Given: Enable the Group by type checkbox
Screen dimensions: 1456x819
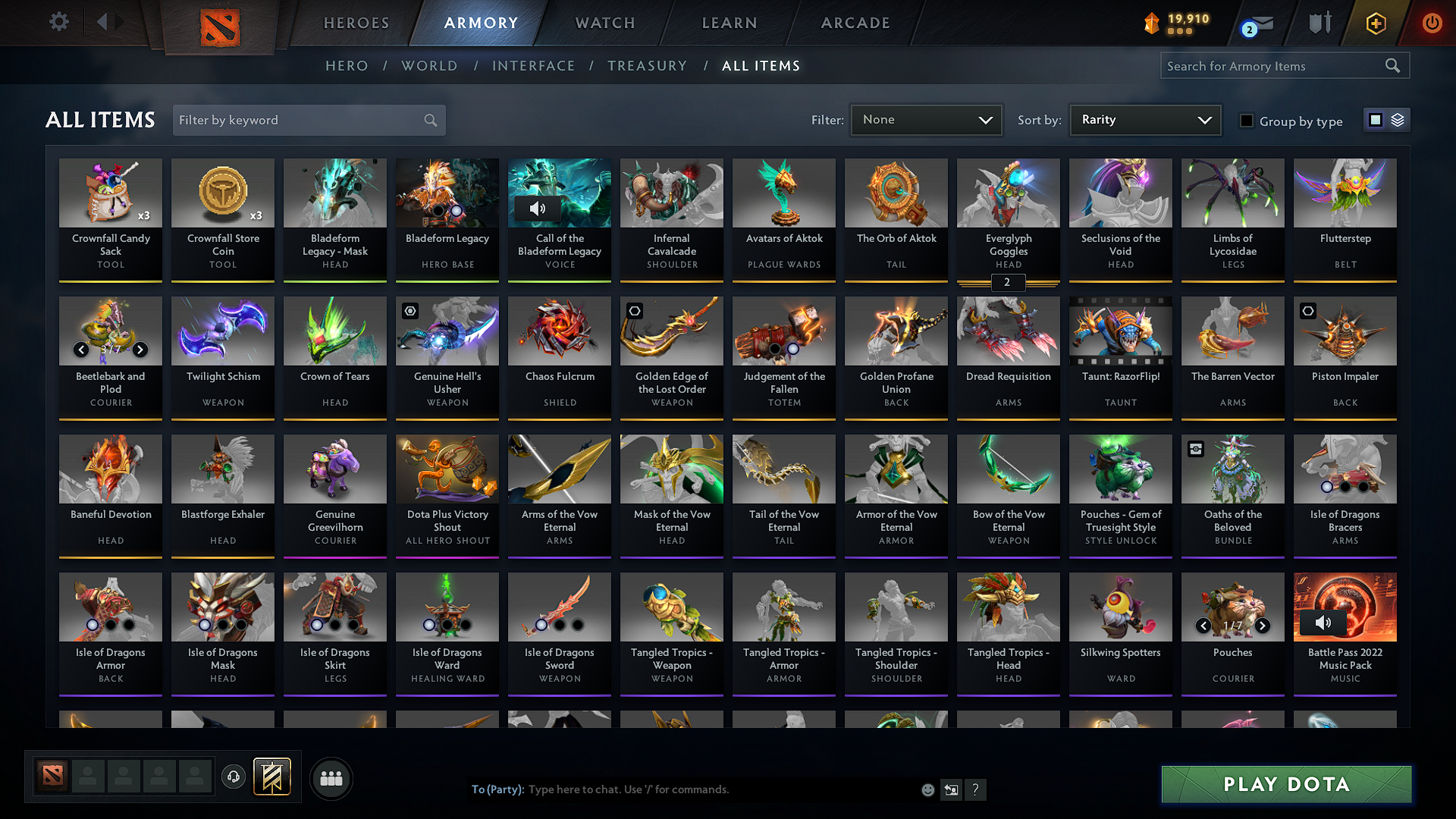Looking at the screenshot, I should (x=1246, y=120).
